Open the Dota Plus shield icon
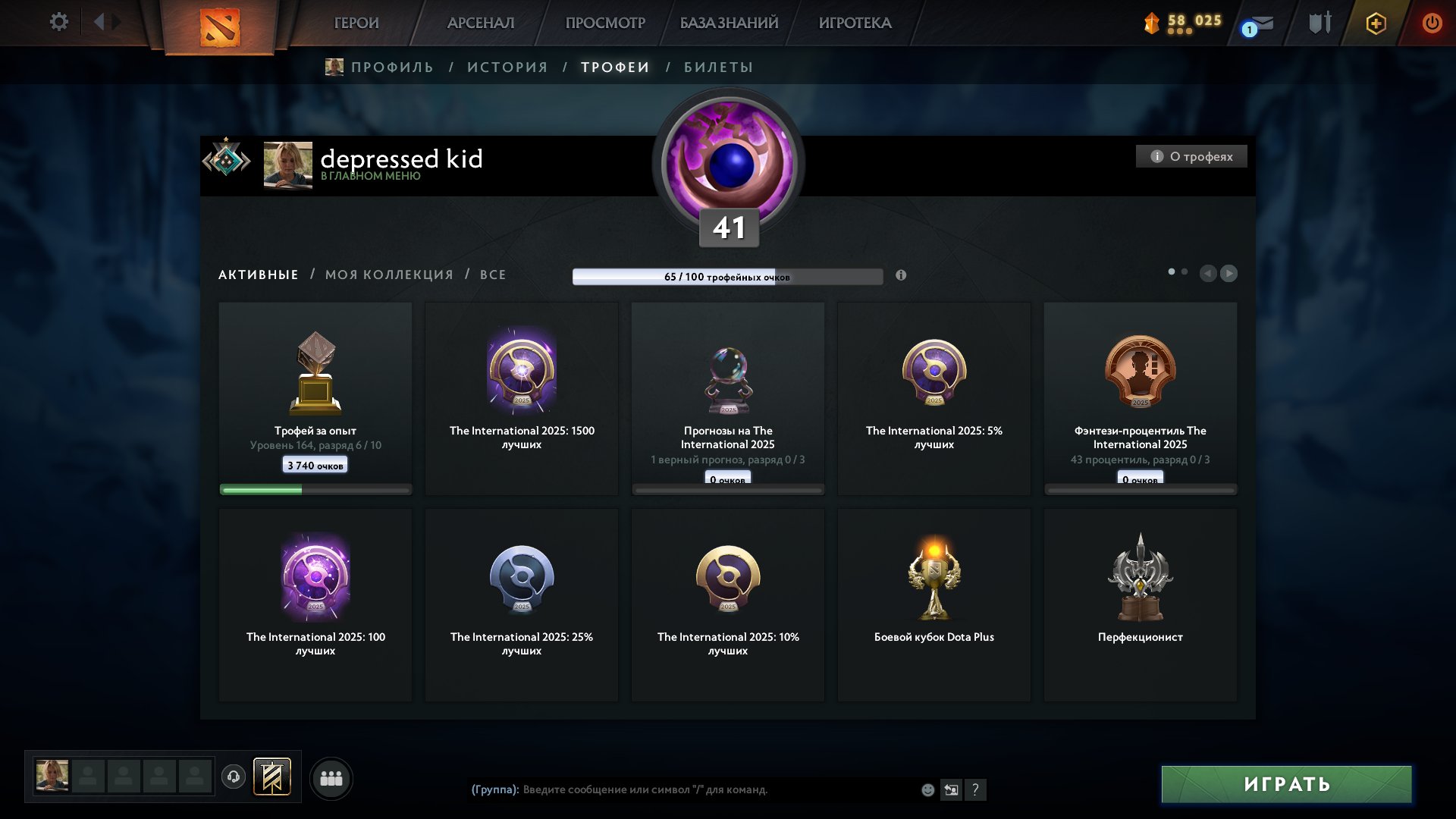Screen dimensions: 1456x819 (1376, 24)
